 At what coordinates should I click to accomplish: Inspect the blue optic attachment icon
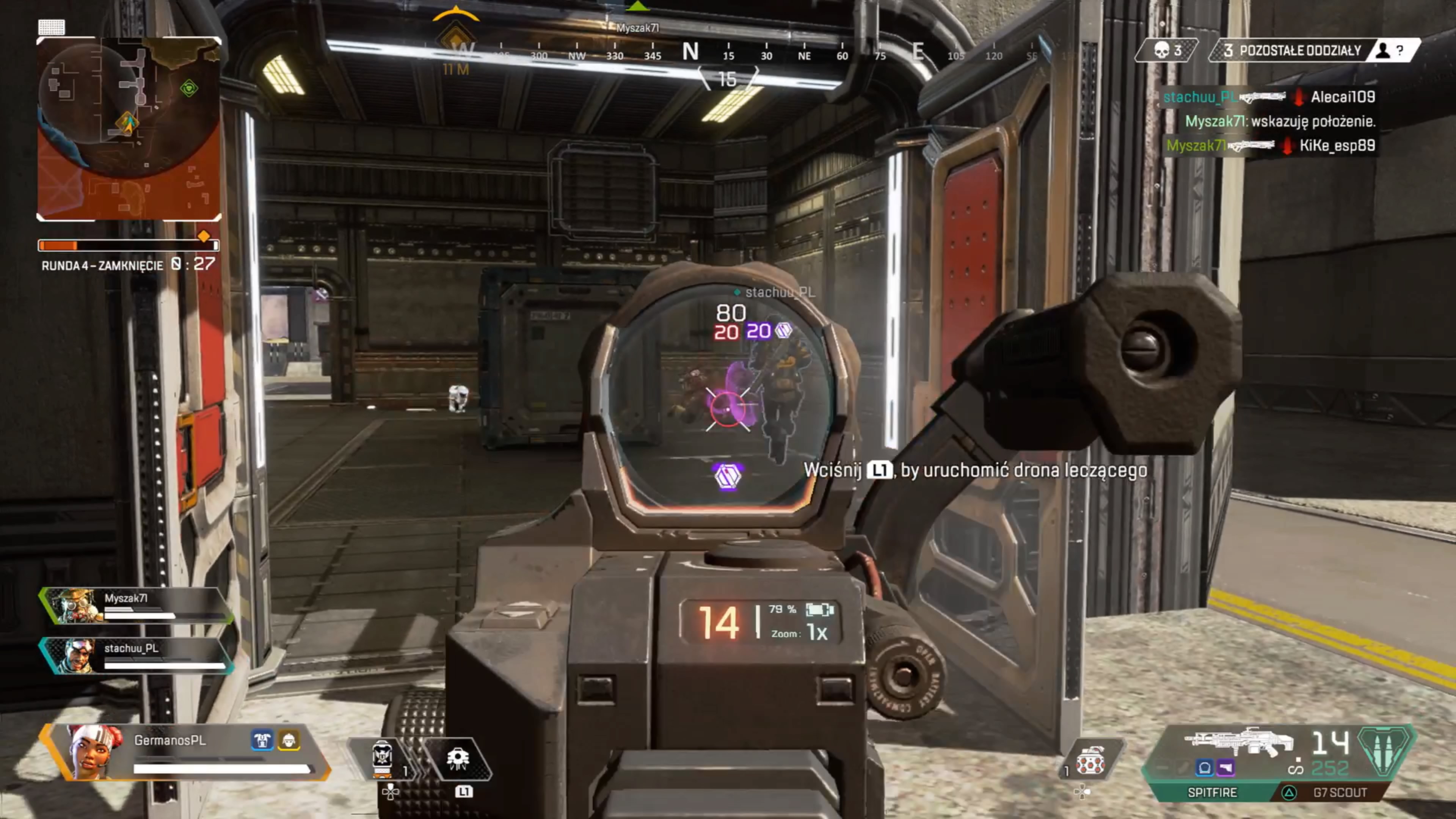(x=1205, y=767)
